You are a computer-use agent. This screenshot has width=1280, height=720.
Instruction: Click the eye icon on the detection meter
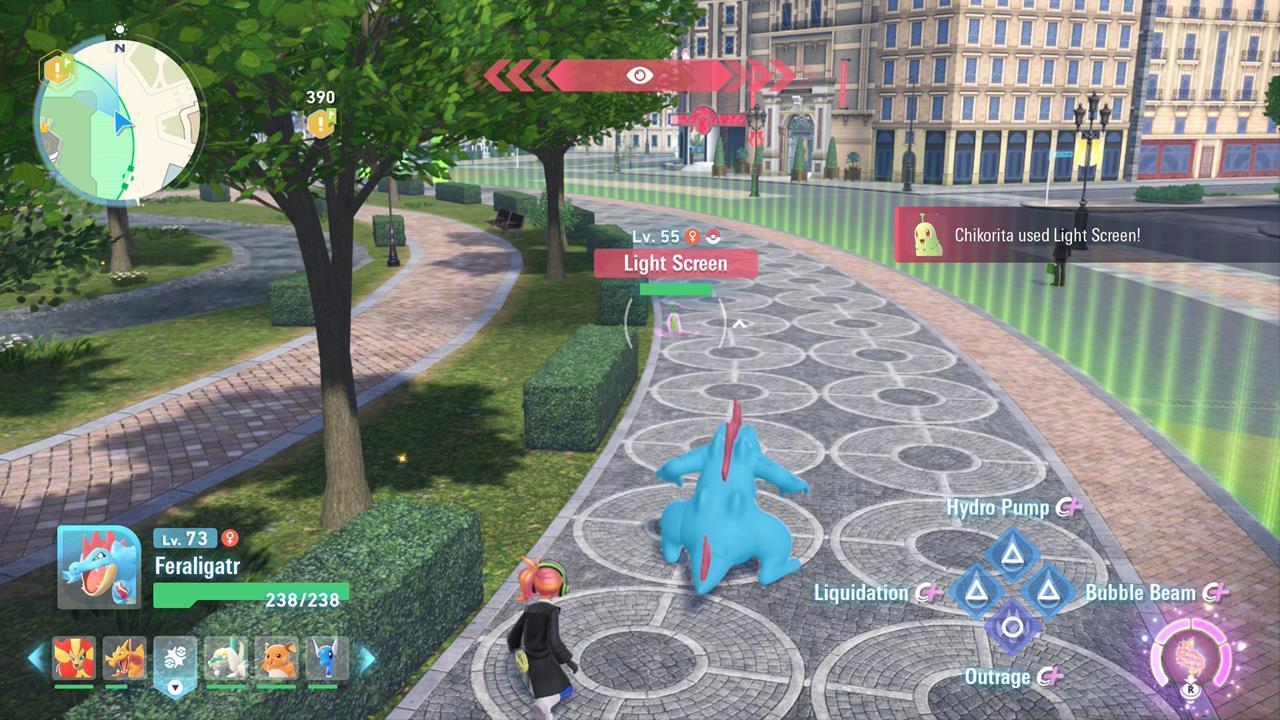pos(640,75)
